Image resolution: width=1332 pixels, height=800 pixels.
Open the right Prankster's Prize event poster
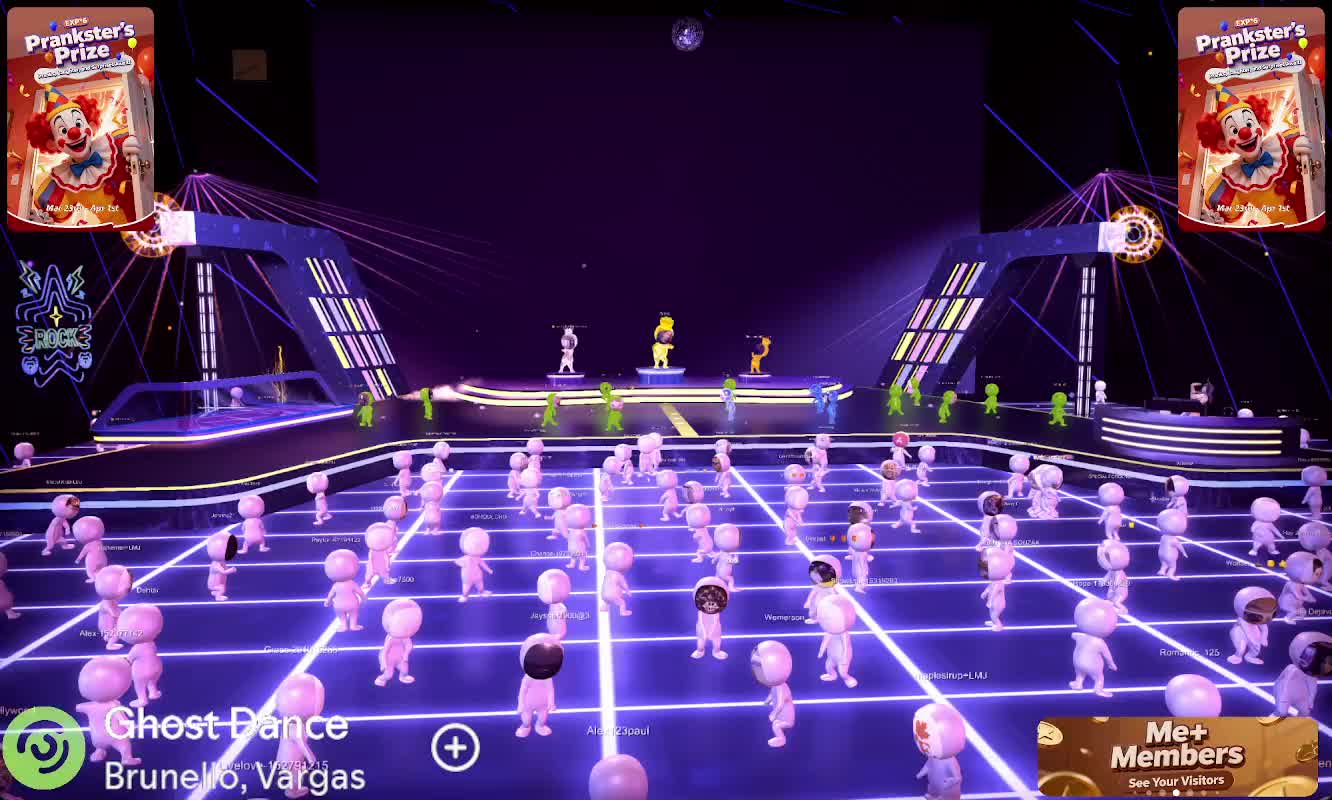pyautogui.click(x=1250, y=118)
